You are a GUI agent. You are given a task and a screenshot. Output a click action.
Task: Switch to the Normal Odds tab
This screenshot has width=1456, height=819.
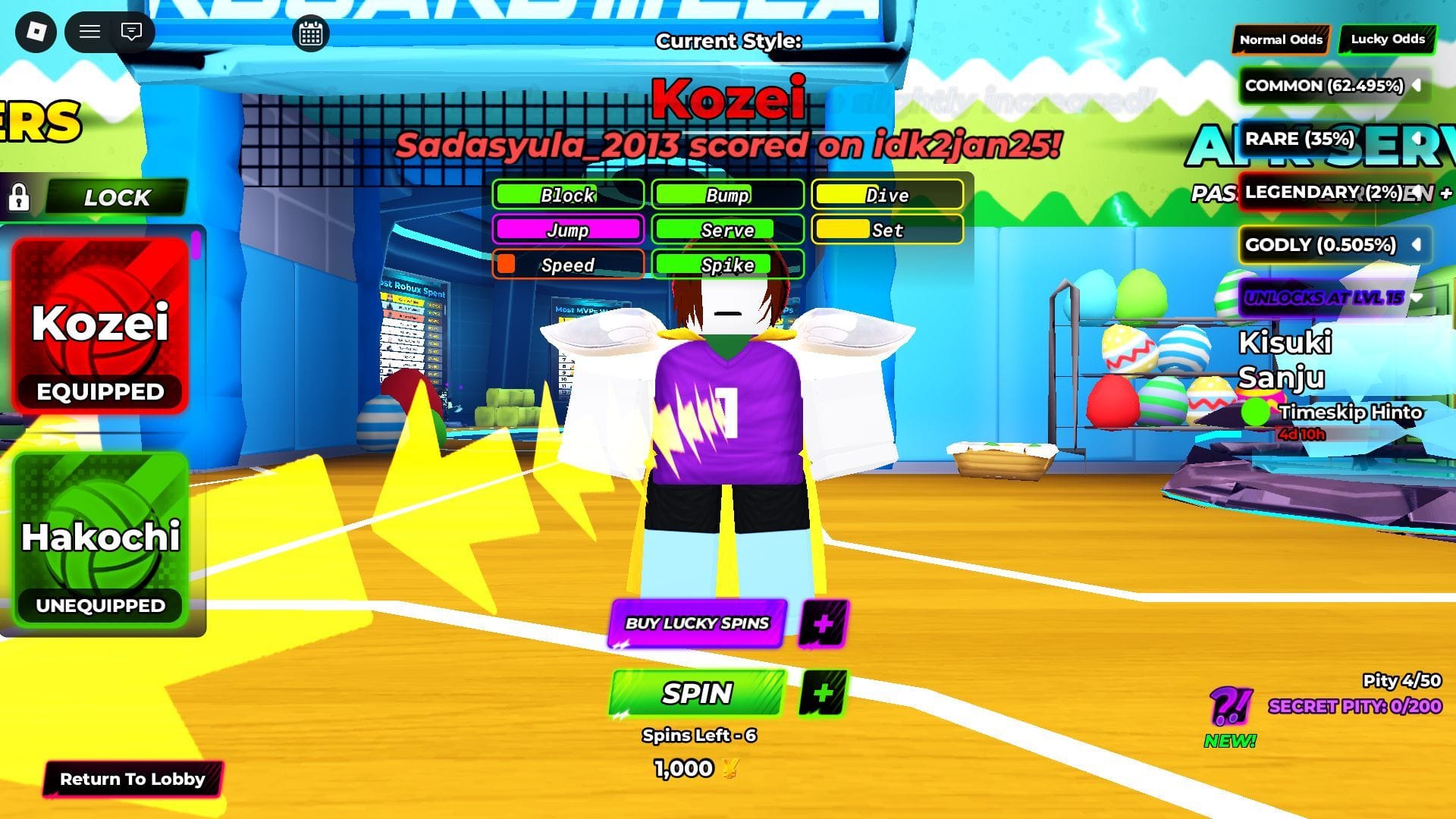point(1280,39)
